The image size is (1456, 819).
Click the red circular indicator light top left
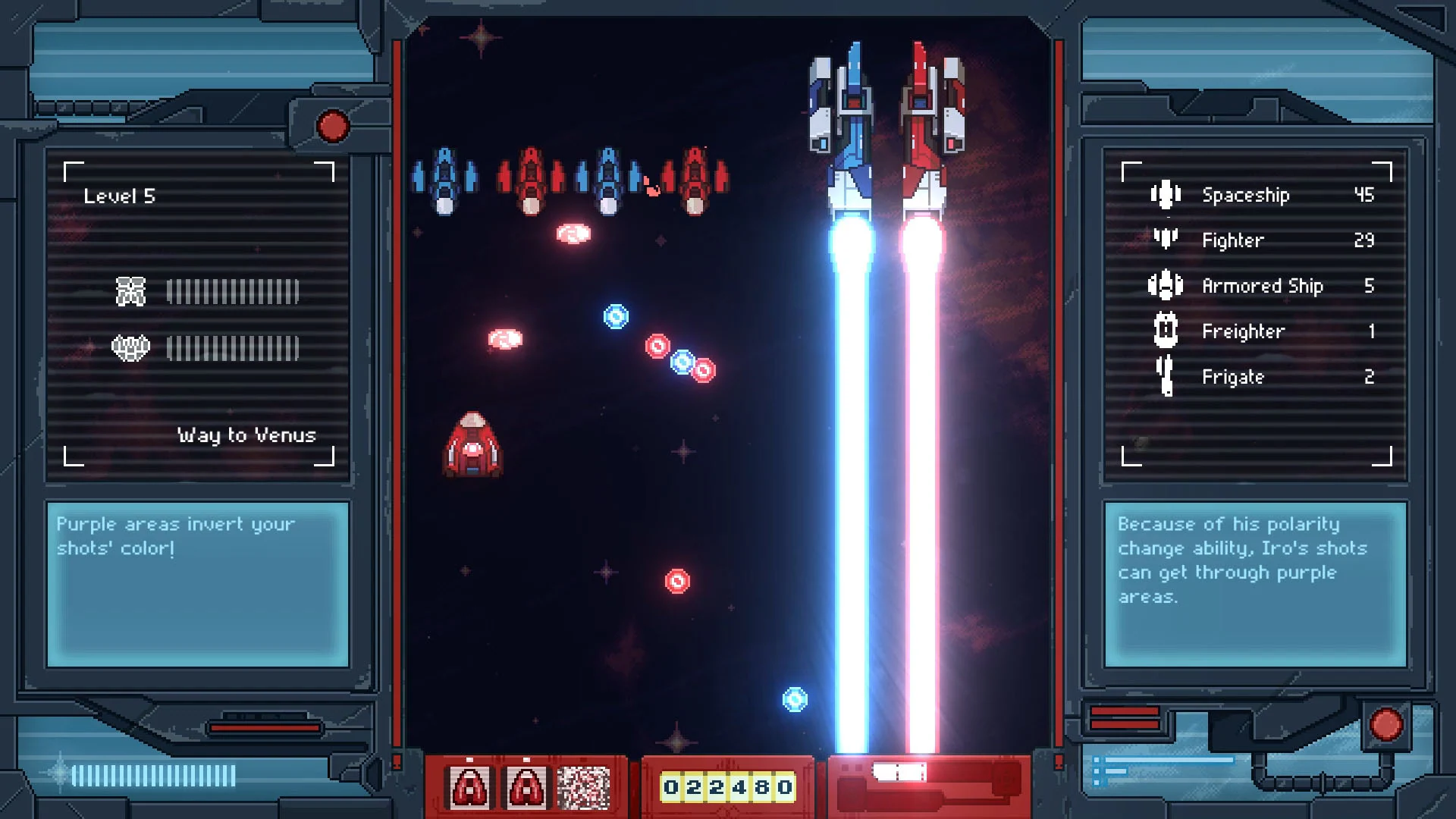tap(332, 127)
